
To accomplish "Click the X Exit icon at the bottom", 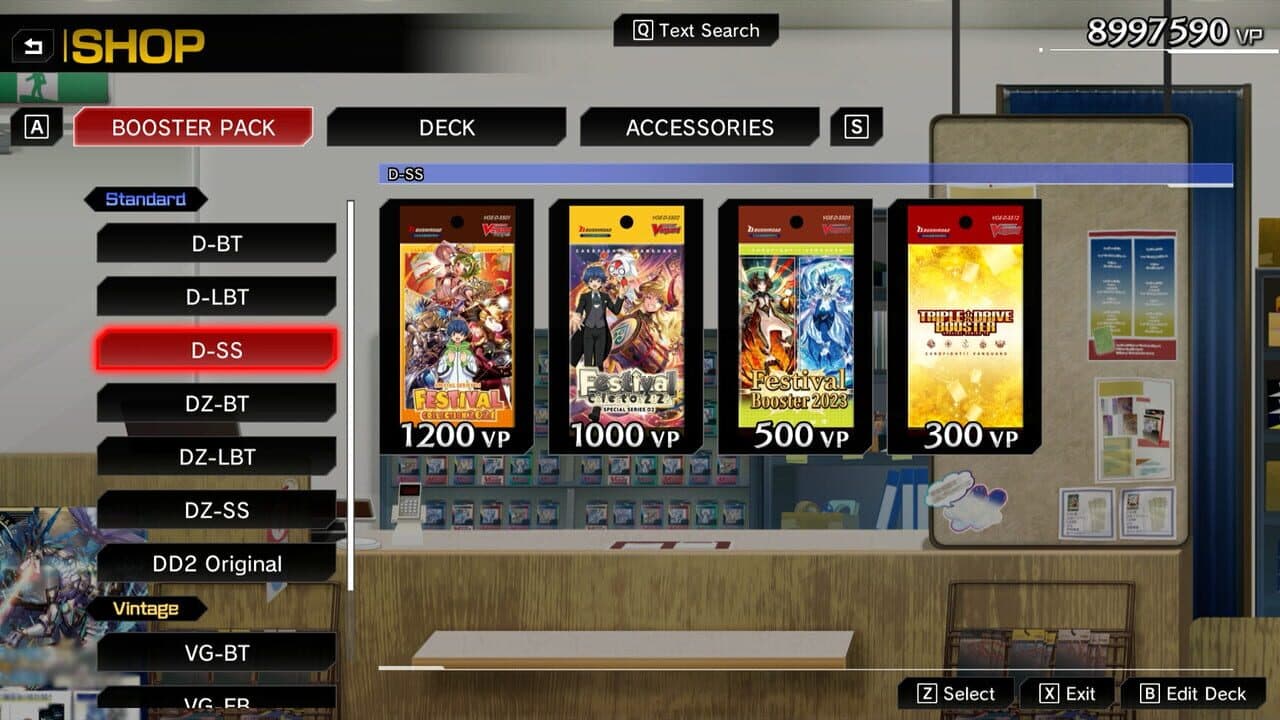I will click(x=1067, y=692).
